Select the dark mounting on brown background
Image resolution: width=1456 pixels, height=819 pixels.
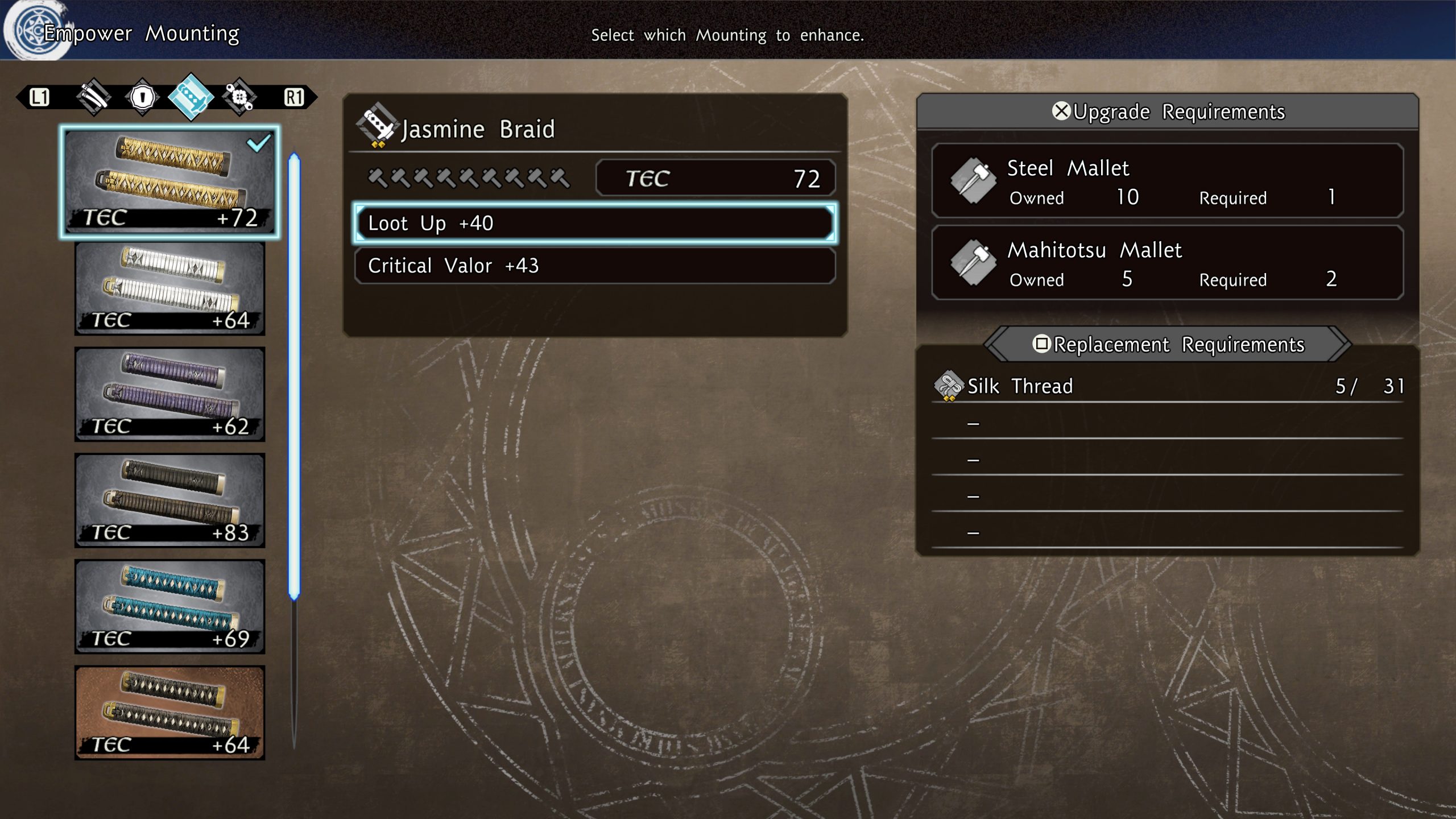(169, 713)
